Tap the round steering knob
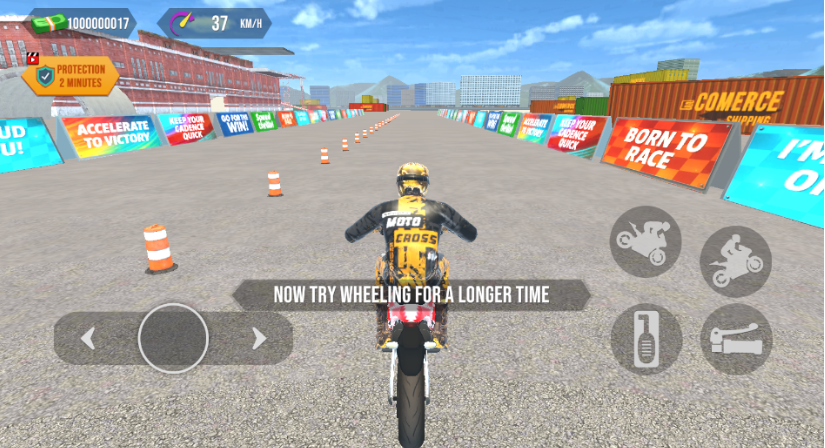825x448 pixels. point(173,339)
